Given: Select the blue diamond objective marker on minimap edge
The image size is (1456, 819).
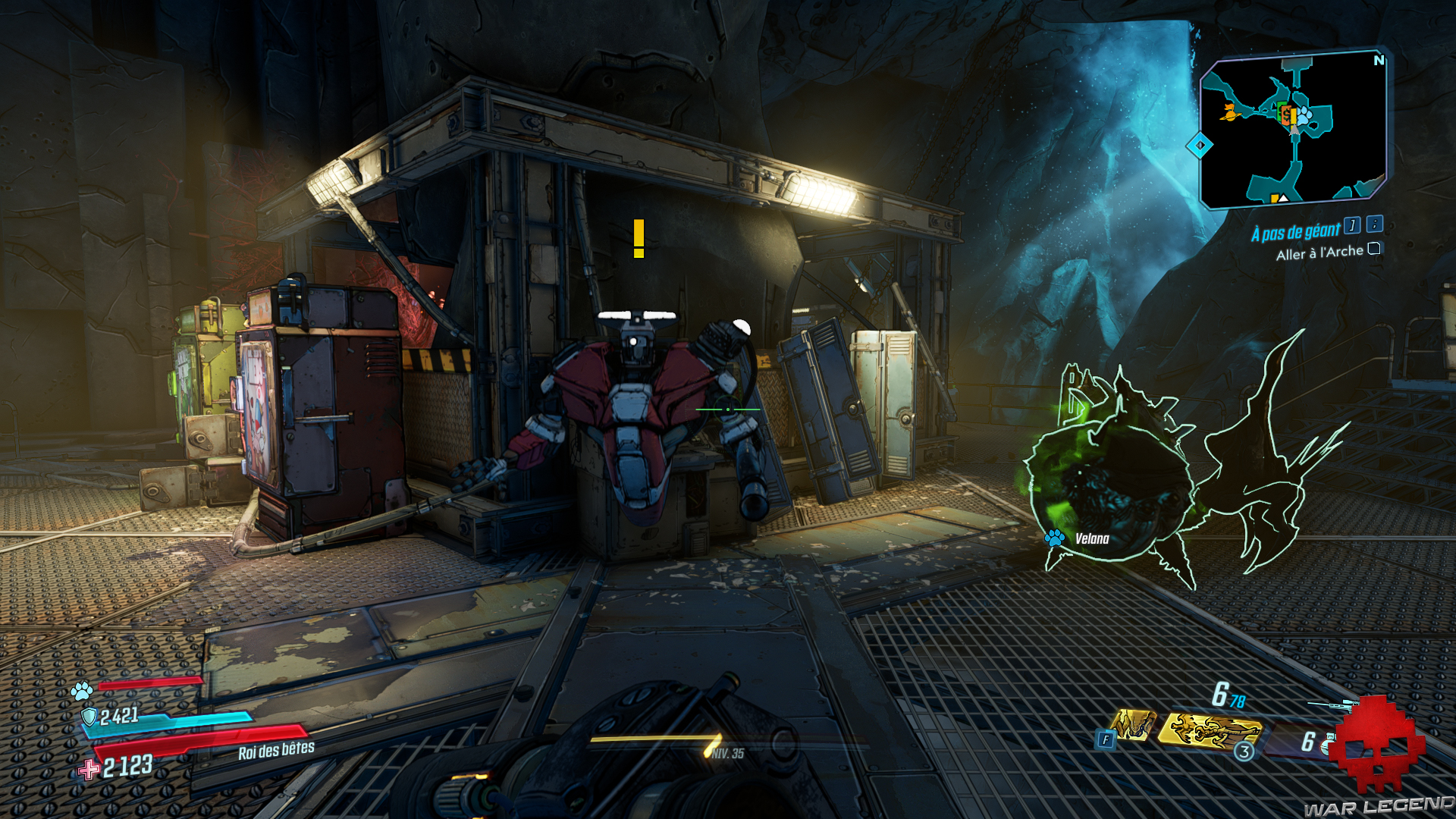Looking at the screenshot, I should (x=1200, y=145).
